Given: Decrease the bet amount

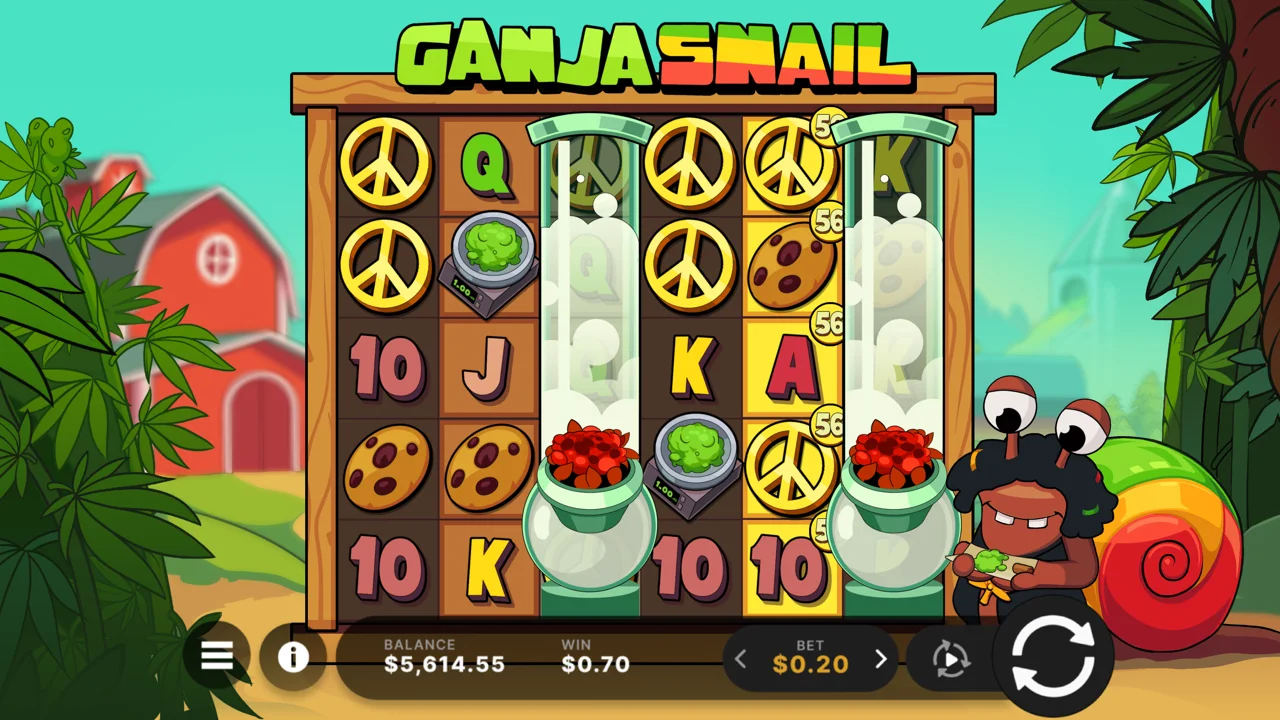Looking at the screenshot, I should [x=741, y=659].
